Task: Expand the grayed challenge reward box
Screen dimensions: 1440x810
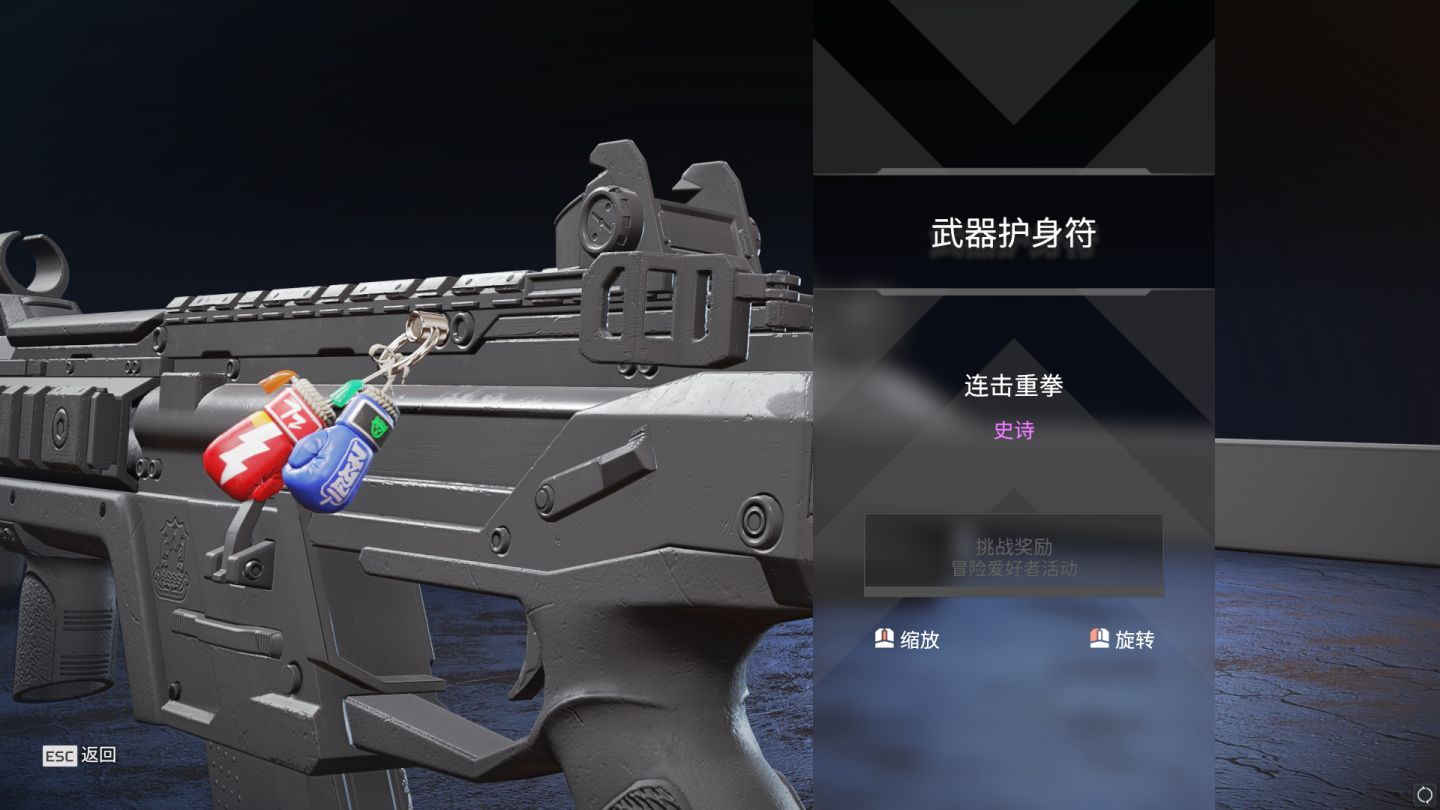Action: click(1013, 555)
